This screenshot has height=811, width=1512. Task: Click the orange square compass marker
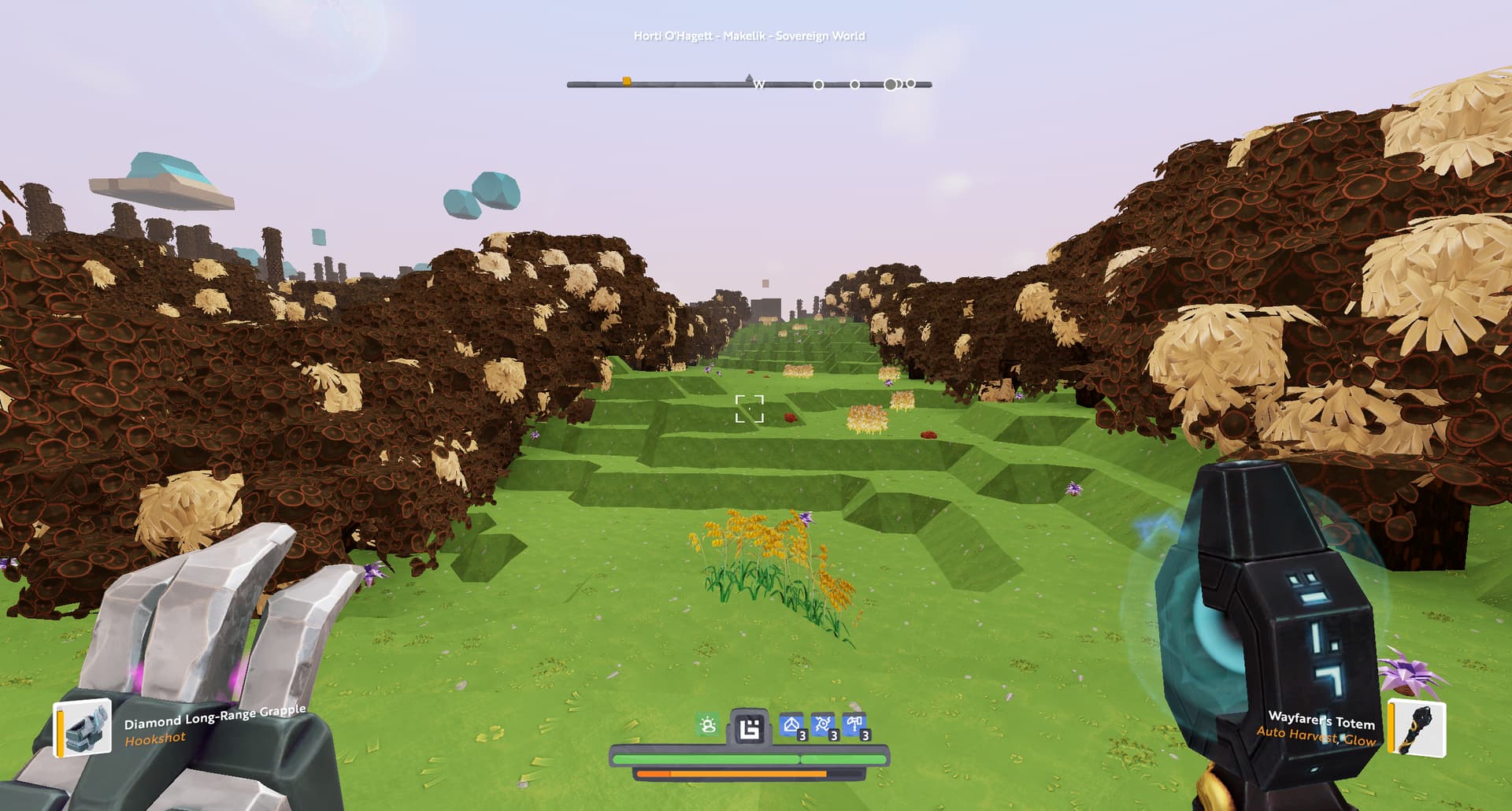(627, 81)
